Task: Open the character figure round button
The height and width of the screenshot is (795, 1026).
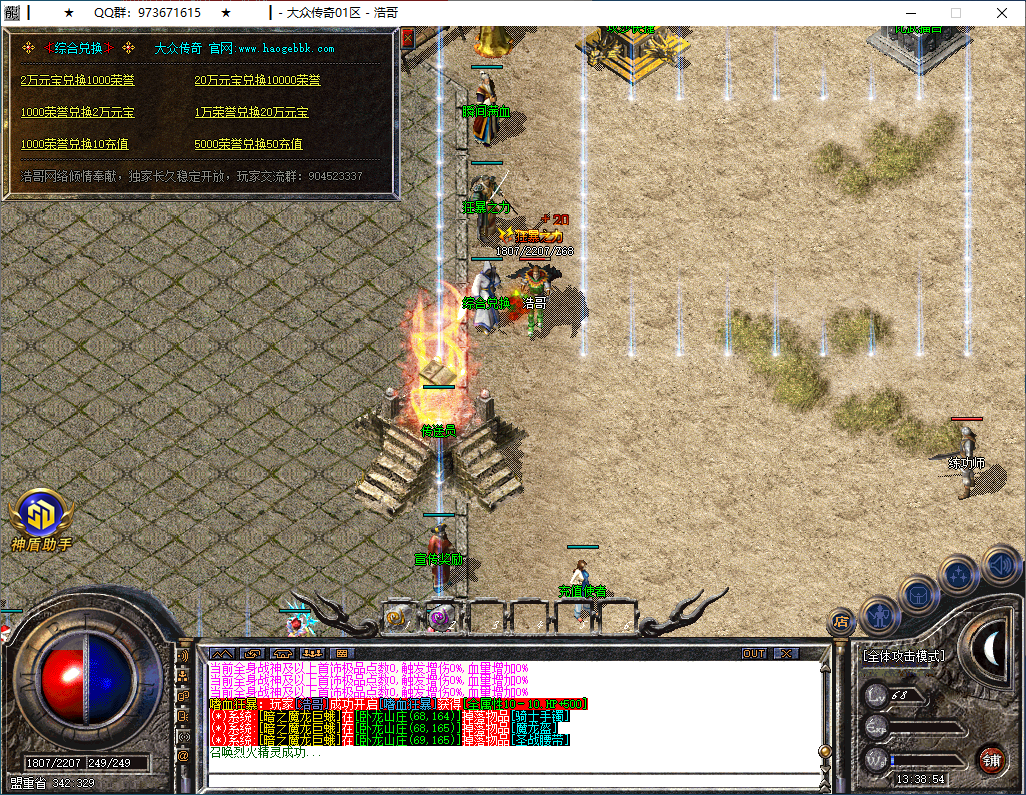Action: coord(879,613)
